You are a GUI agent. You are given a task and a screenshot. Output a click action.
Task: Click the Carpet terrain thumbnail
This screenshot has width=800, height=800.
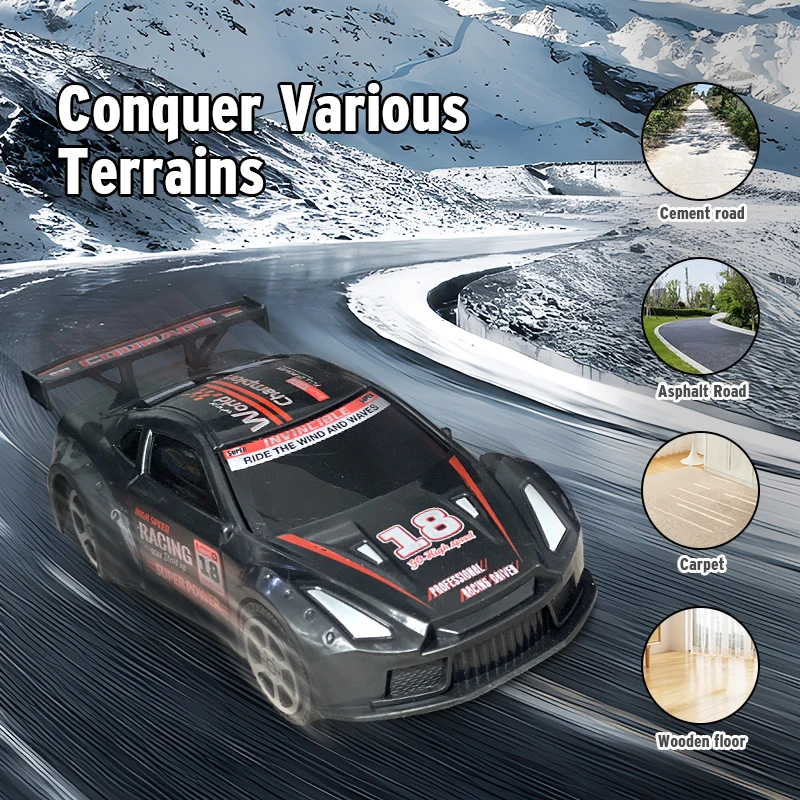[700, 491]
